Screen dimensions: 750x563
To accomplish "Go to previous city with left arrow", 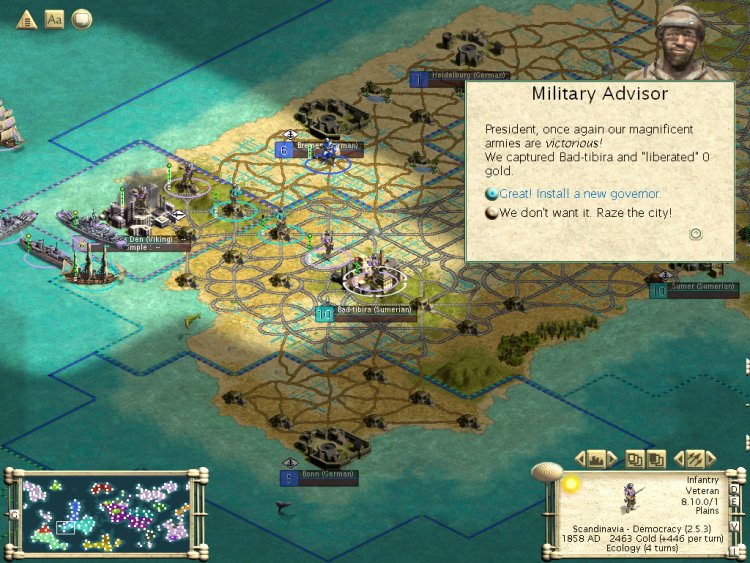I will (580, 459).
